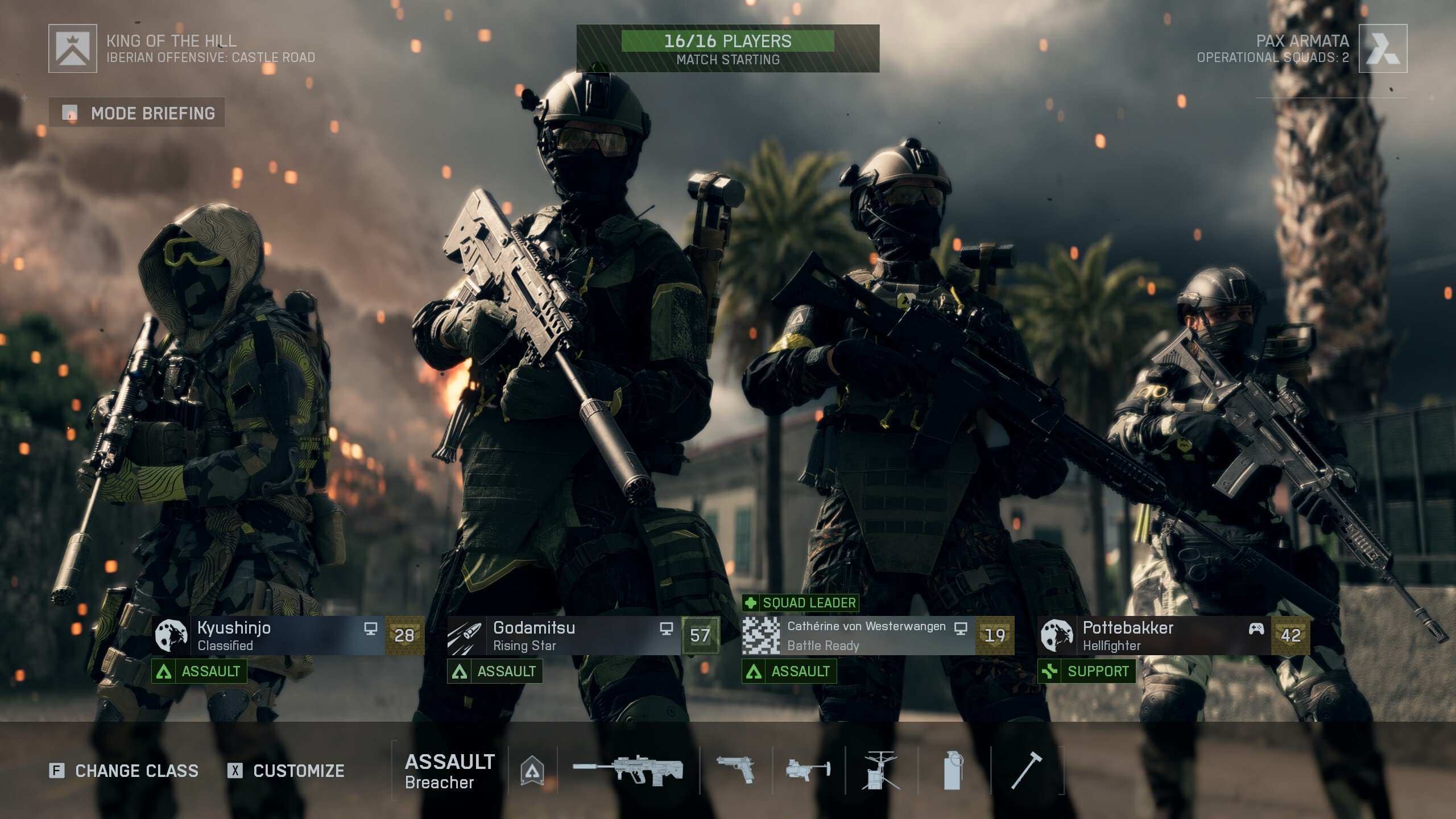Choose the launcher gadget slot
This screenshot has height=819, width=1456.
pyautogui.click(x=808, y=771)
